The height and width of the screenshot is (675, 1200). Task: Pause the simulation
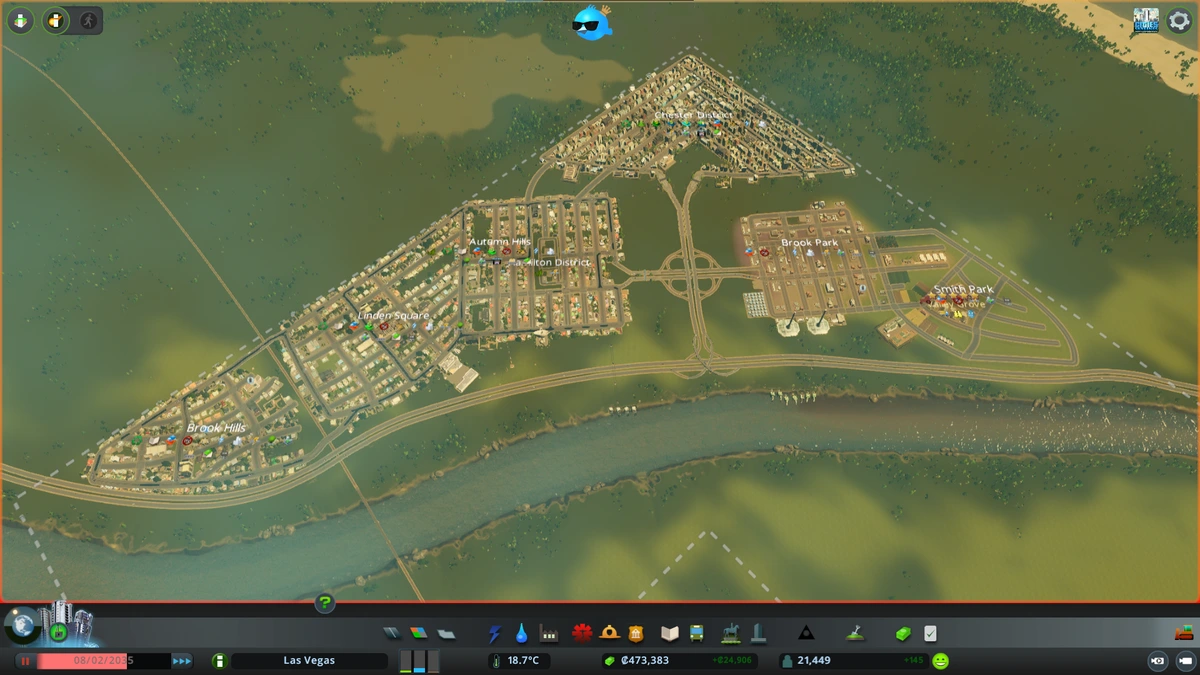[25, 661]
